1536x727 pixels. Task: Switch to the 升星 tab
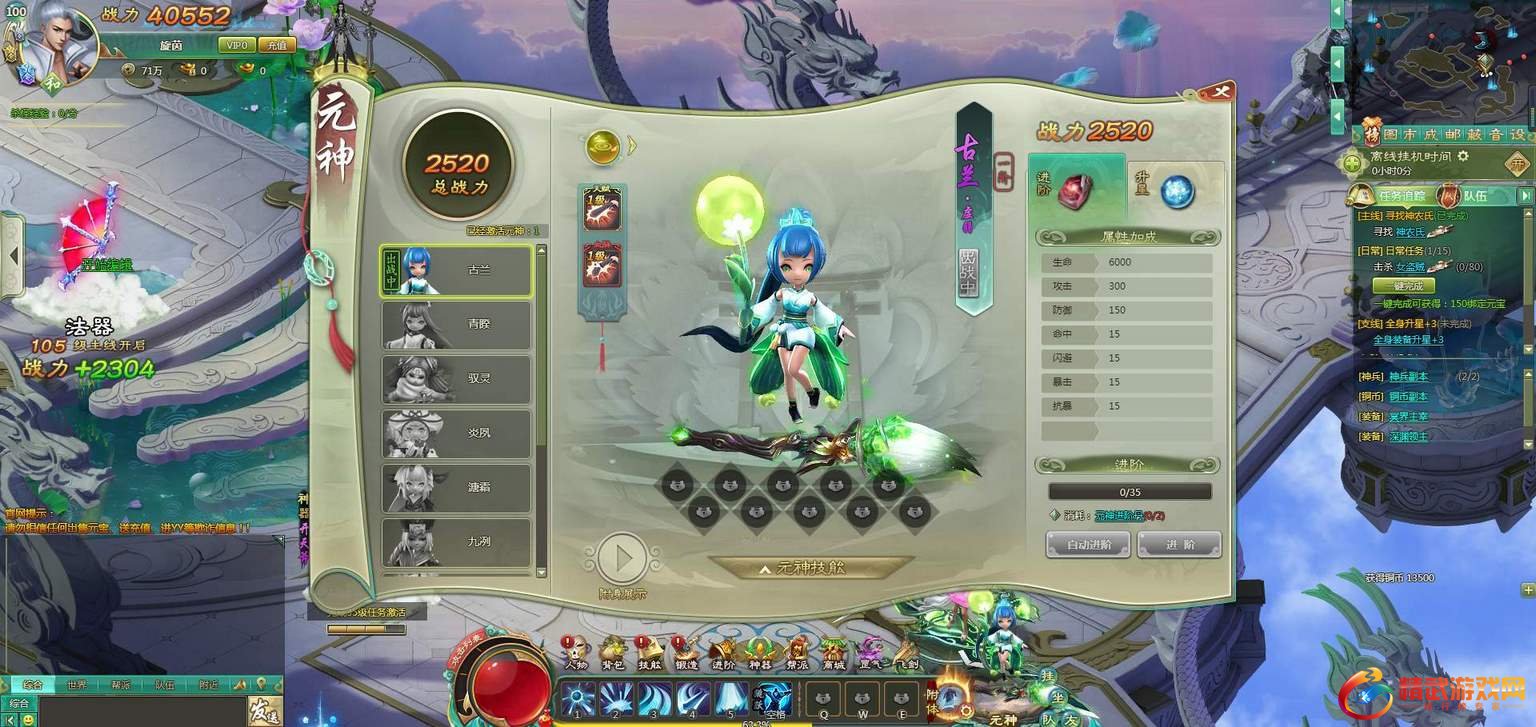click(x=1175, y=190)
